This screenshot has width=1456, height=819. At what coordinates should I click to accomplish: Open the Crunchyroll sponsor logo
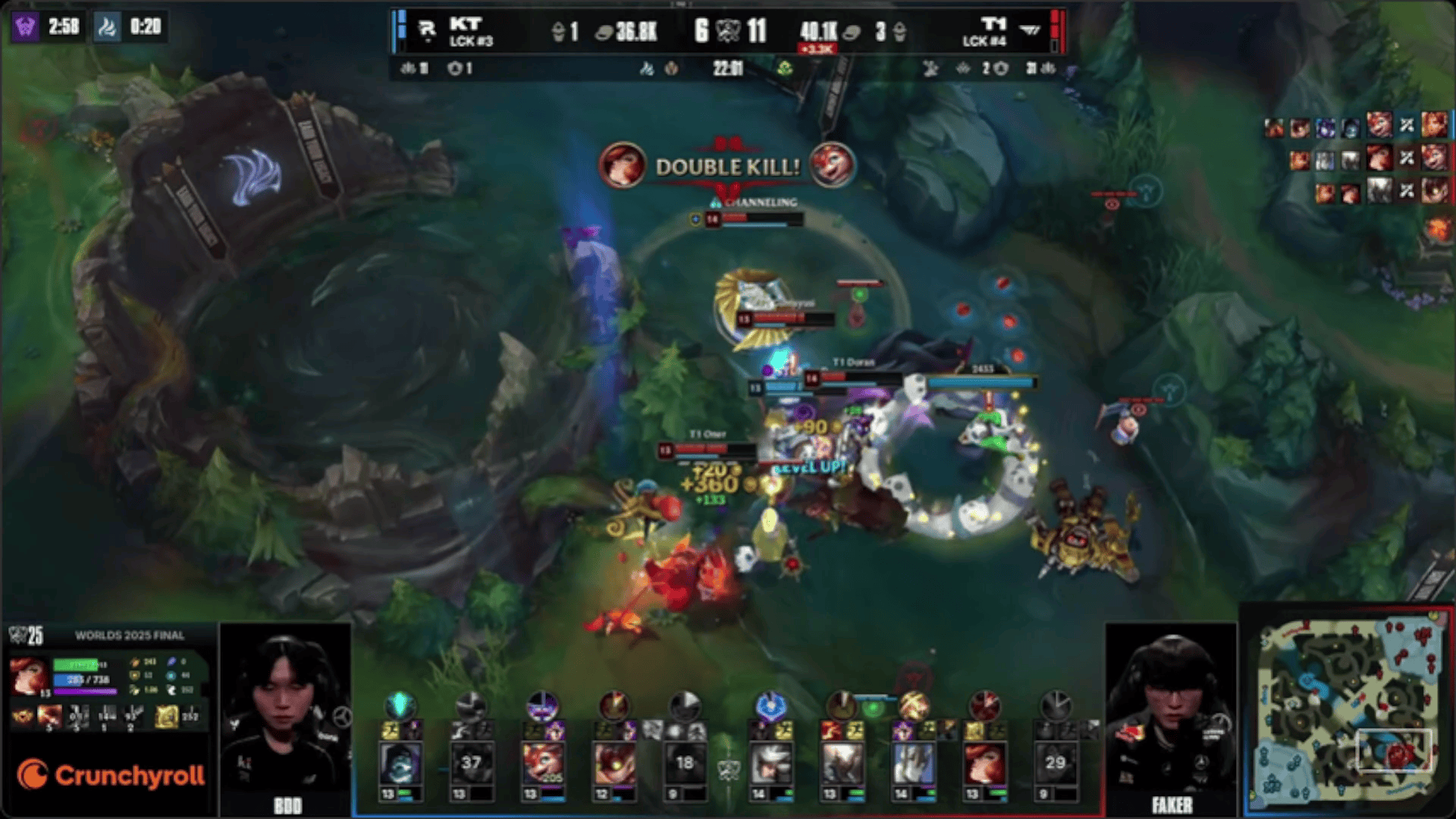pyautogui.click(x=111, y=775)
